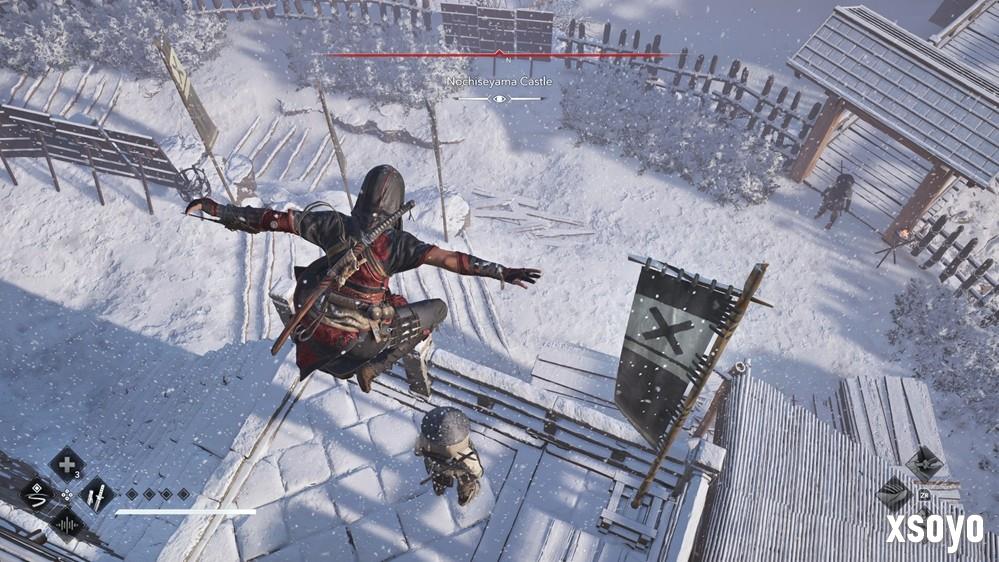Activate the upper diamond ability icon

tap(924, 463)
